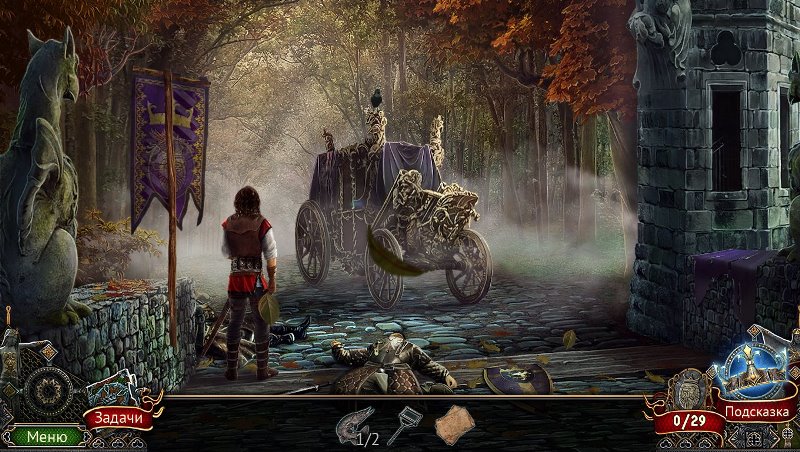Viewport: 800px width, 452px height.
Task: Open the Меню button
Action: pos(47,436)
